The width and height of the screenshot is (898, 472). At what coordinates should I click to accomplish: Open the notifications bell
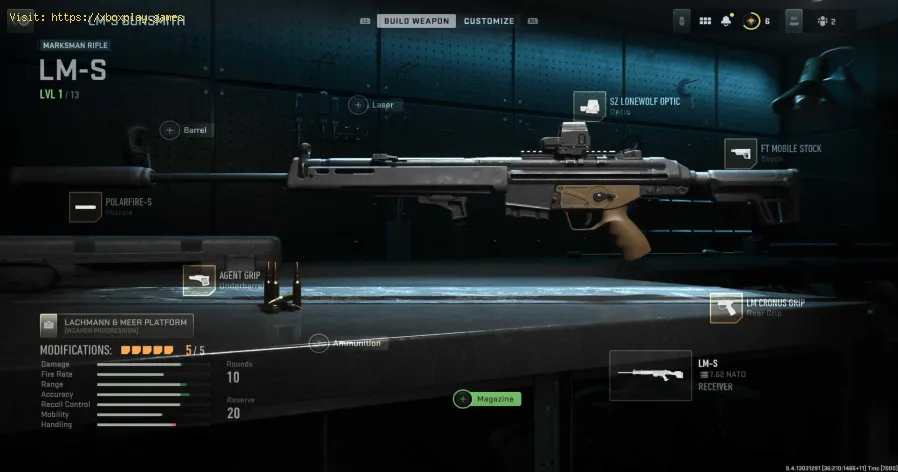pyautogui.click(x=726, y=20)
